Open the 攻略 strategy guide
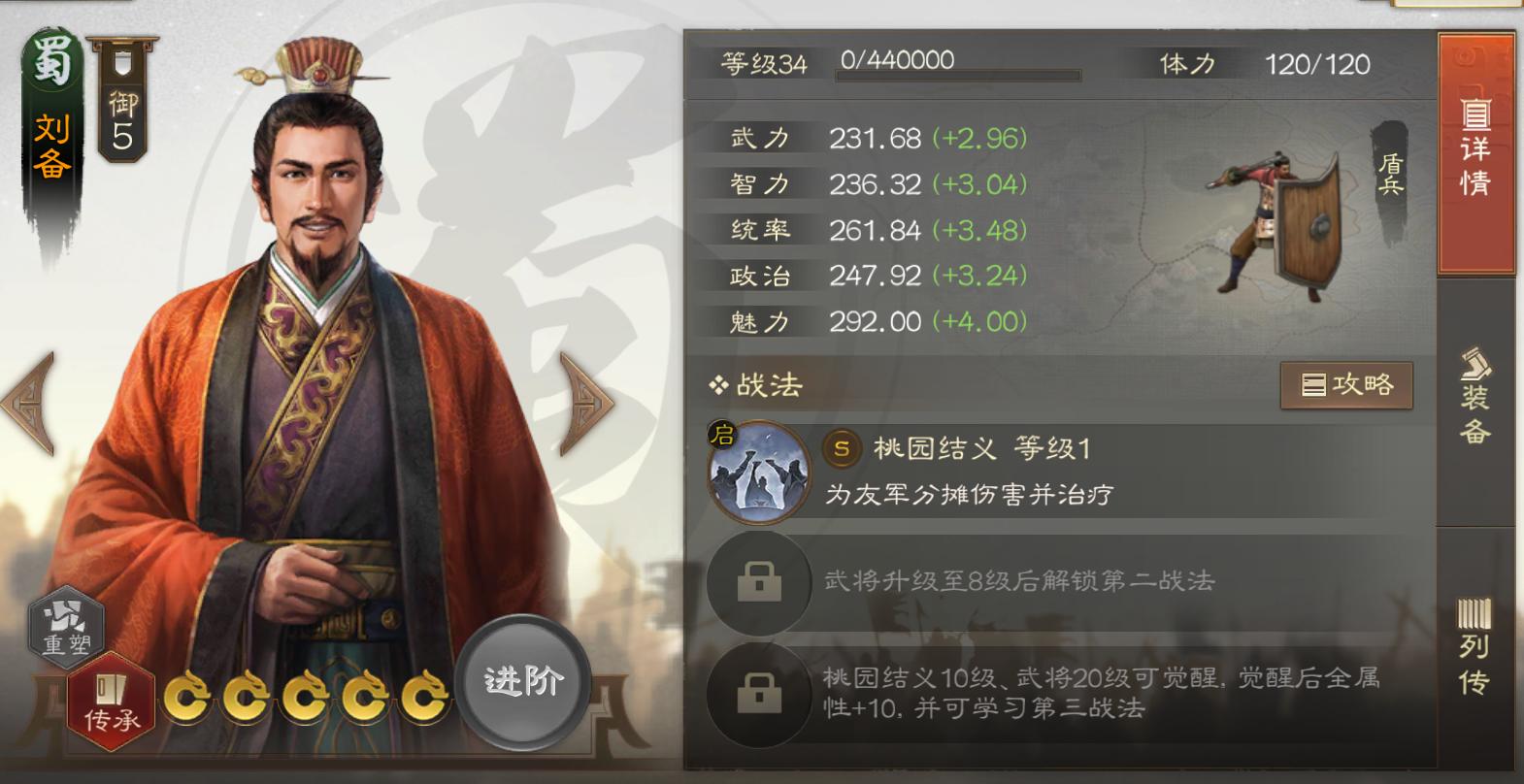Image resolution: width=1524 pixels, height=784 pixels. (x=1346, y=384)
